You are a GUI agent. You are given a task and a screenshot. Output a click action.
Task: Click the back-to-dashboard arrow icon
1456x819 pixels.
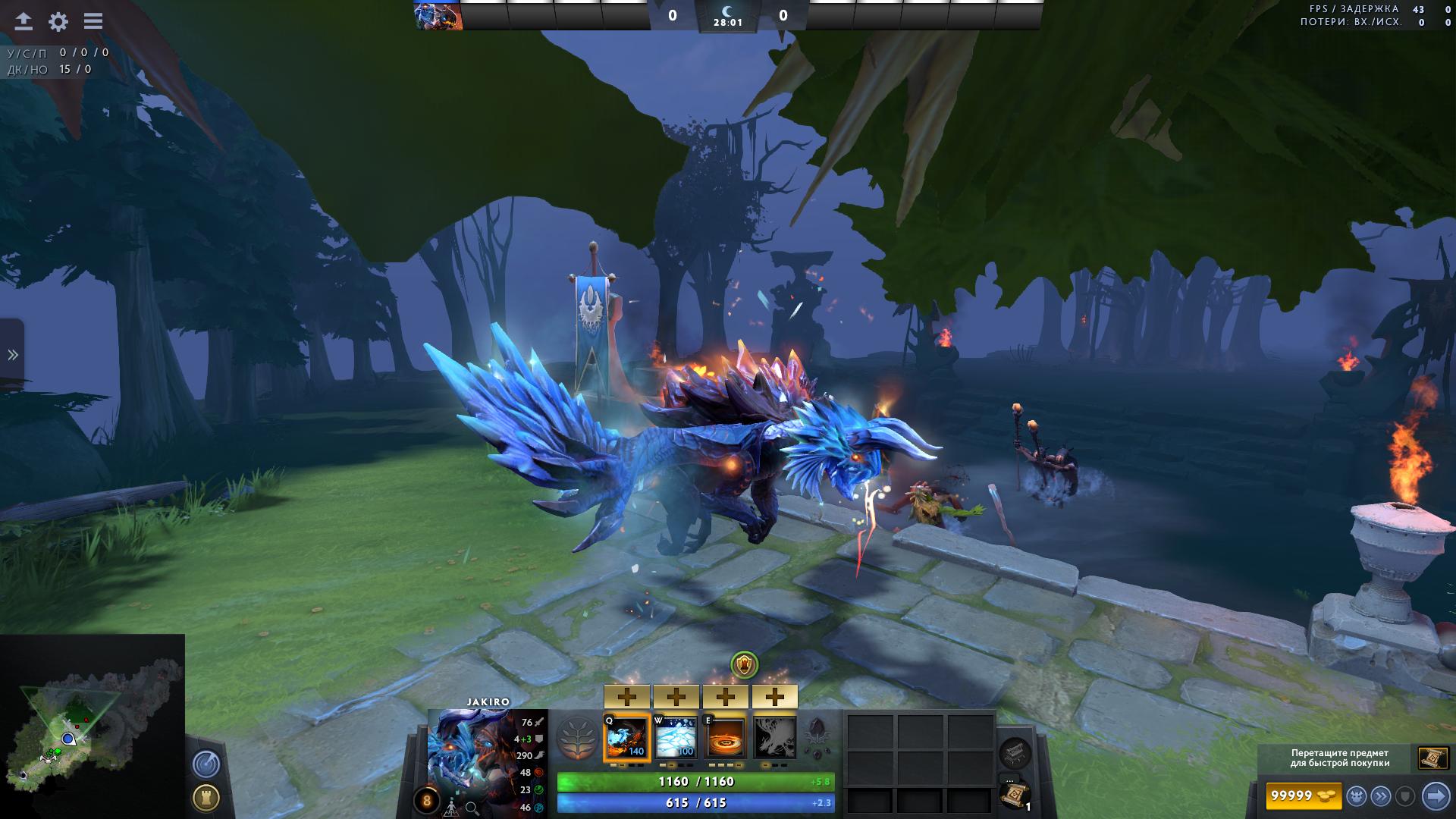(24, 21)
